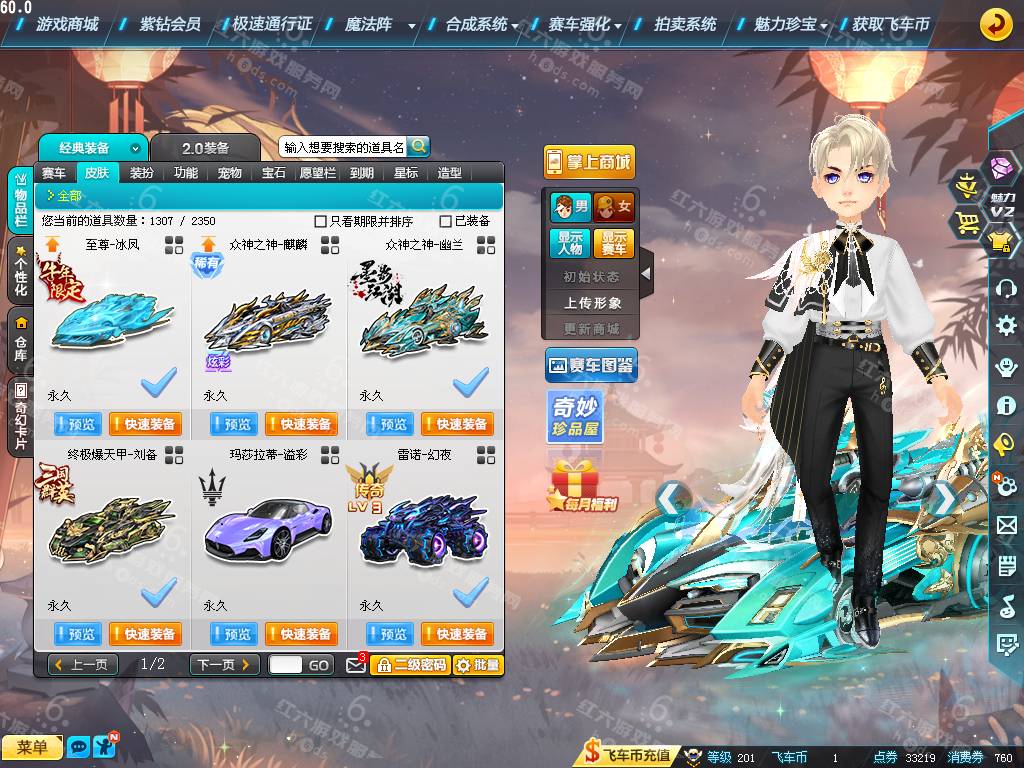Select the 装扮 category tab

click(142, 173)
